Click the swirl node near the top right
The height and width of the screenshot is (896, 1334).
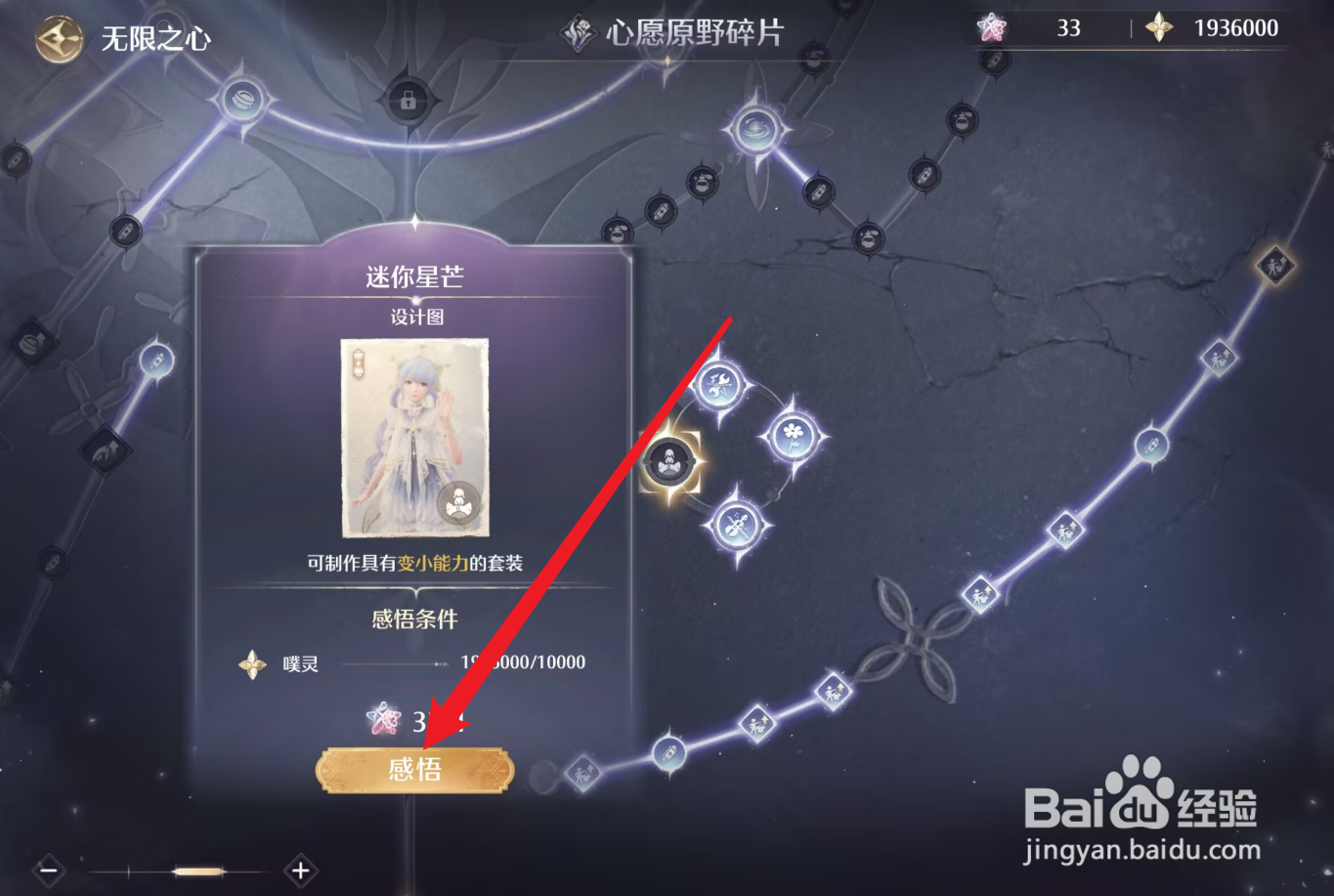click(757, 127)
